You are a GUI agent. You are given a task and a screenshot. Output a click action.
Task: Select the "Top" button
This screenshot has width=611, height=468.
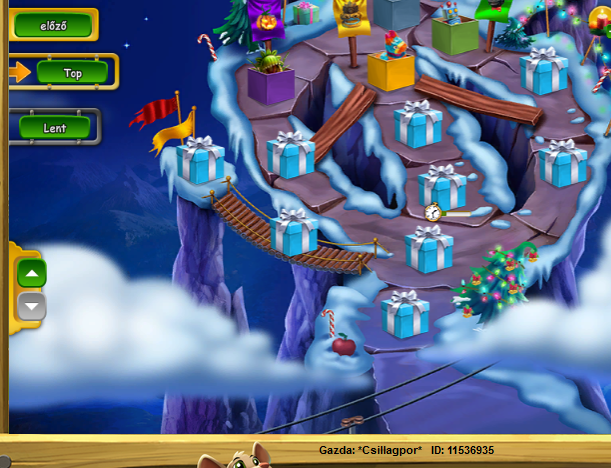72,72
